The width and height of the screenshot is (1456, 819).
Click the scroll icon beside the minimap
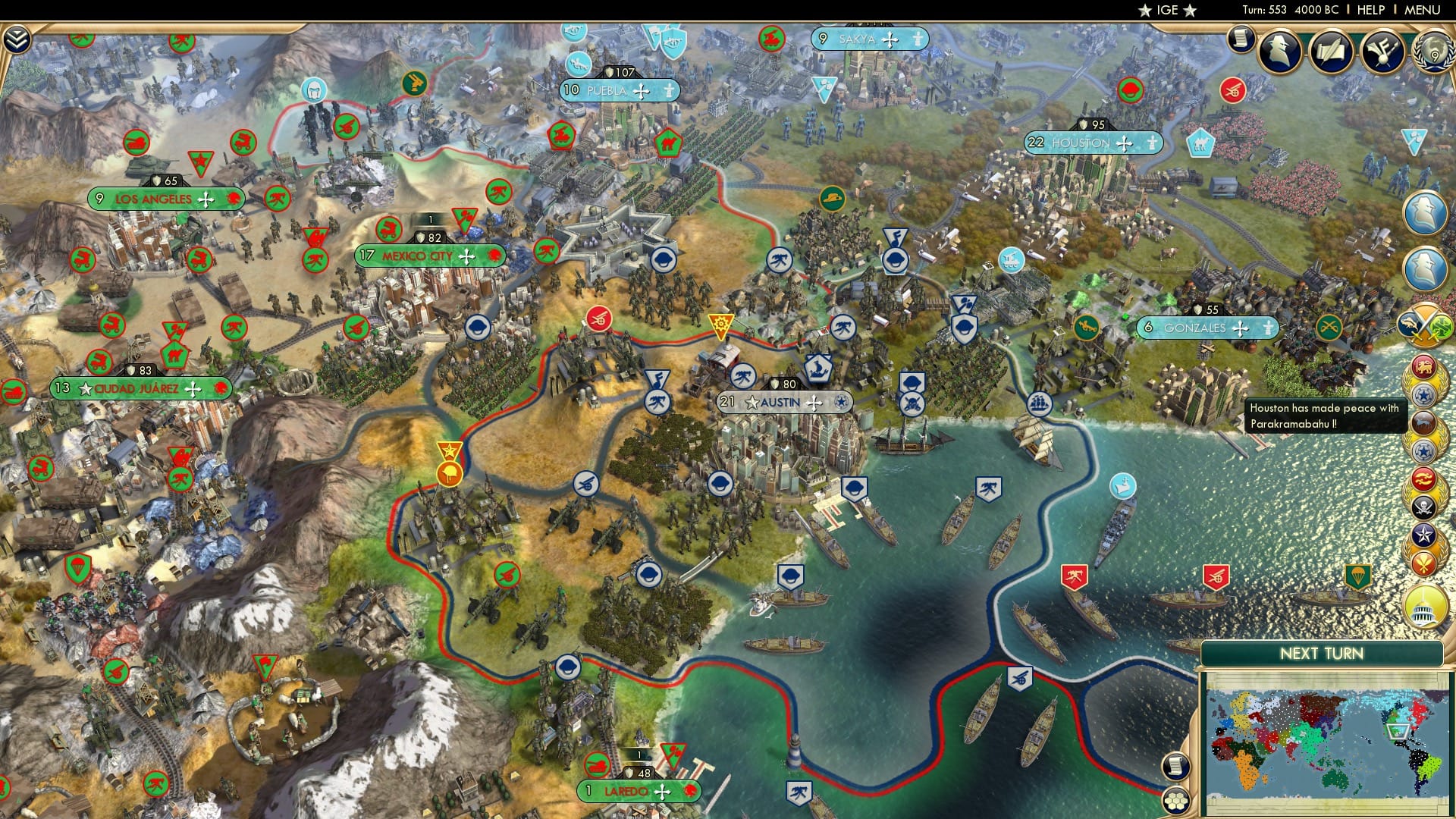click(x=1175, y=766)
